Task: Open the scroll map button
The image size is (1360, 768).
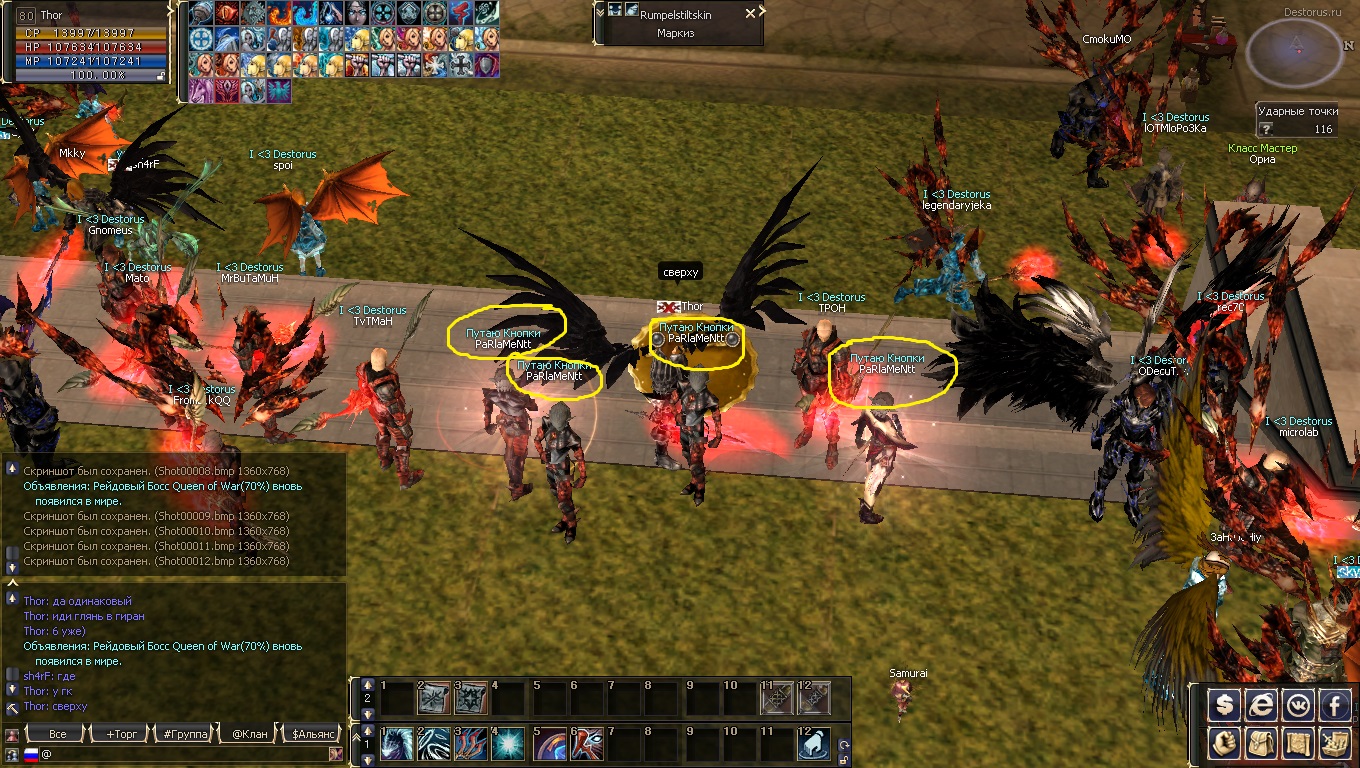Action: pyautogui.click(x=1298, y=742)
